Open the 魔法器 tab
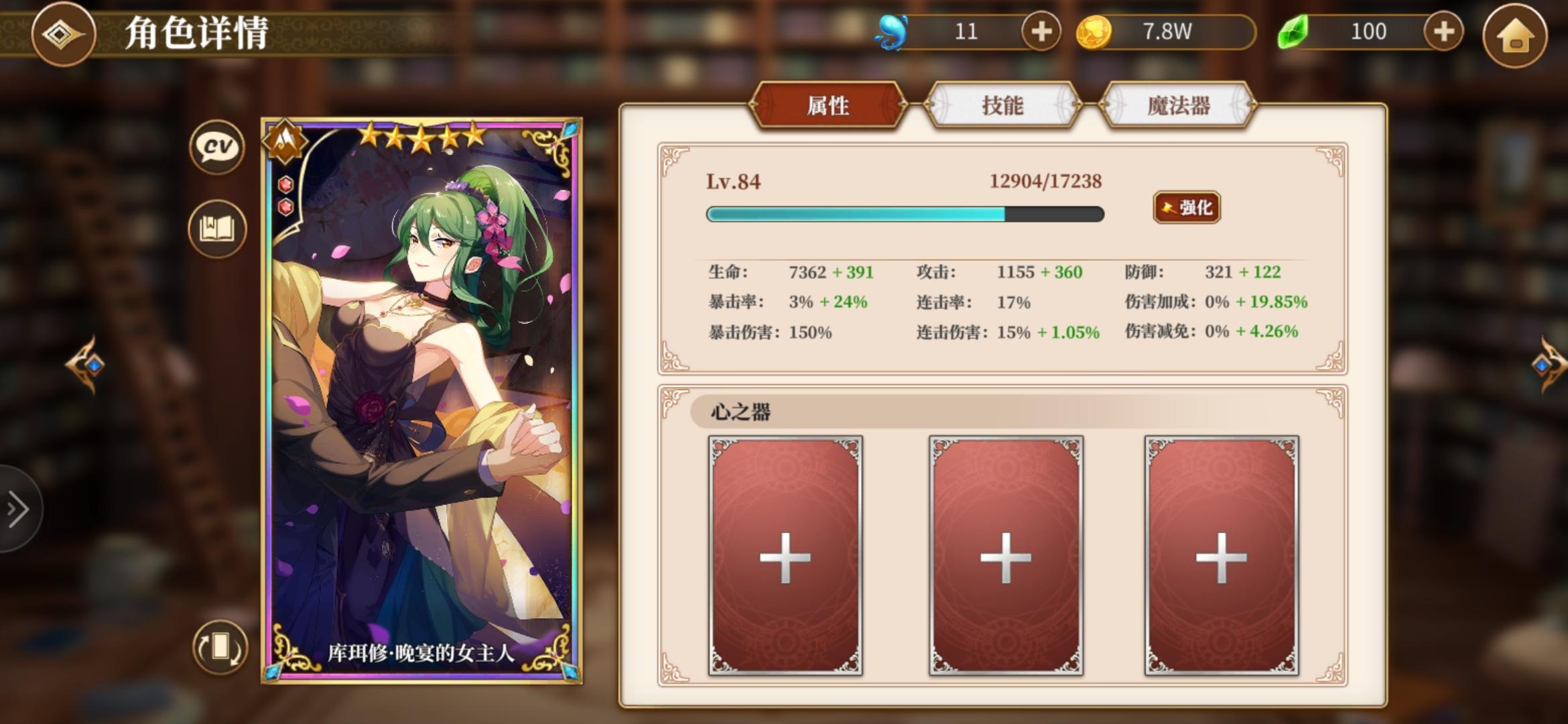This screenshot has height=724, width=1568. click(1178, 106)
